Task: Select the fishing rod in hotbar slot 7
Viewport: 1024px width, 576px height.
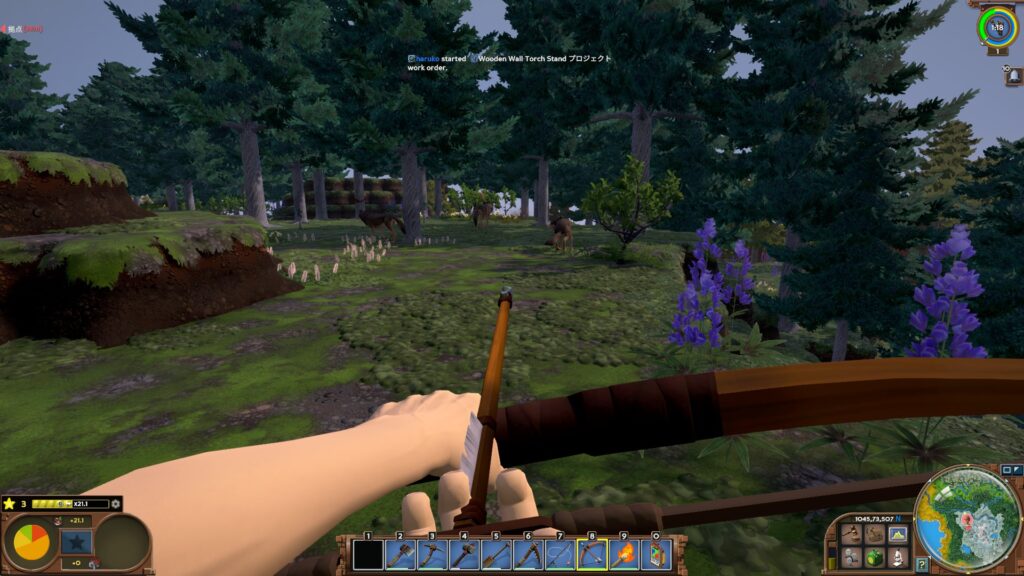Action: pos(560,553)
